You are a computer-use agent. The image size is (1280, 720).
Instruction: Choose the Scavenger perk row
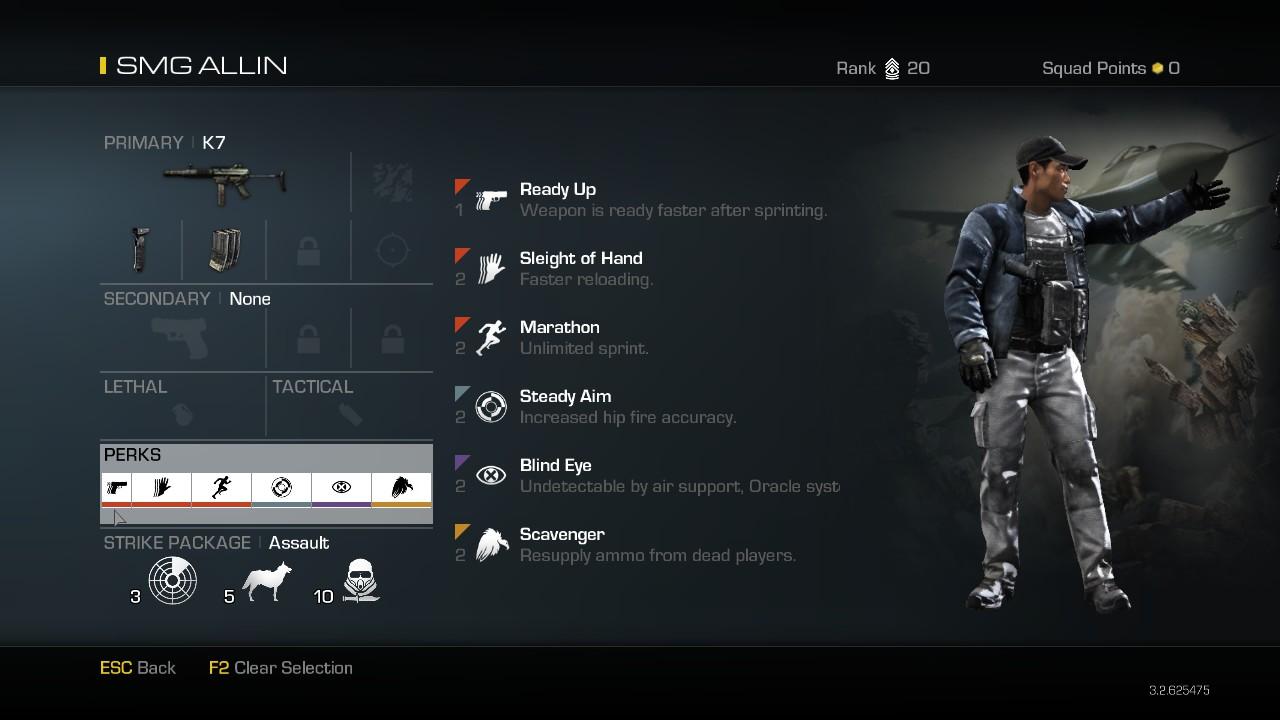pyautogui.click(x=561, y=535)
